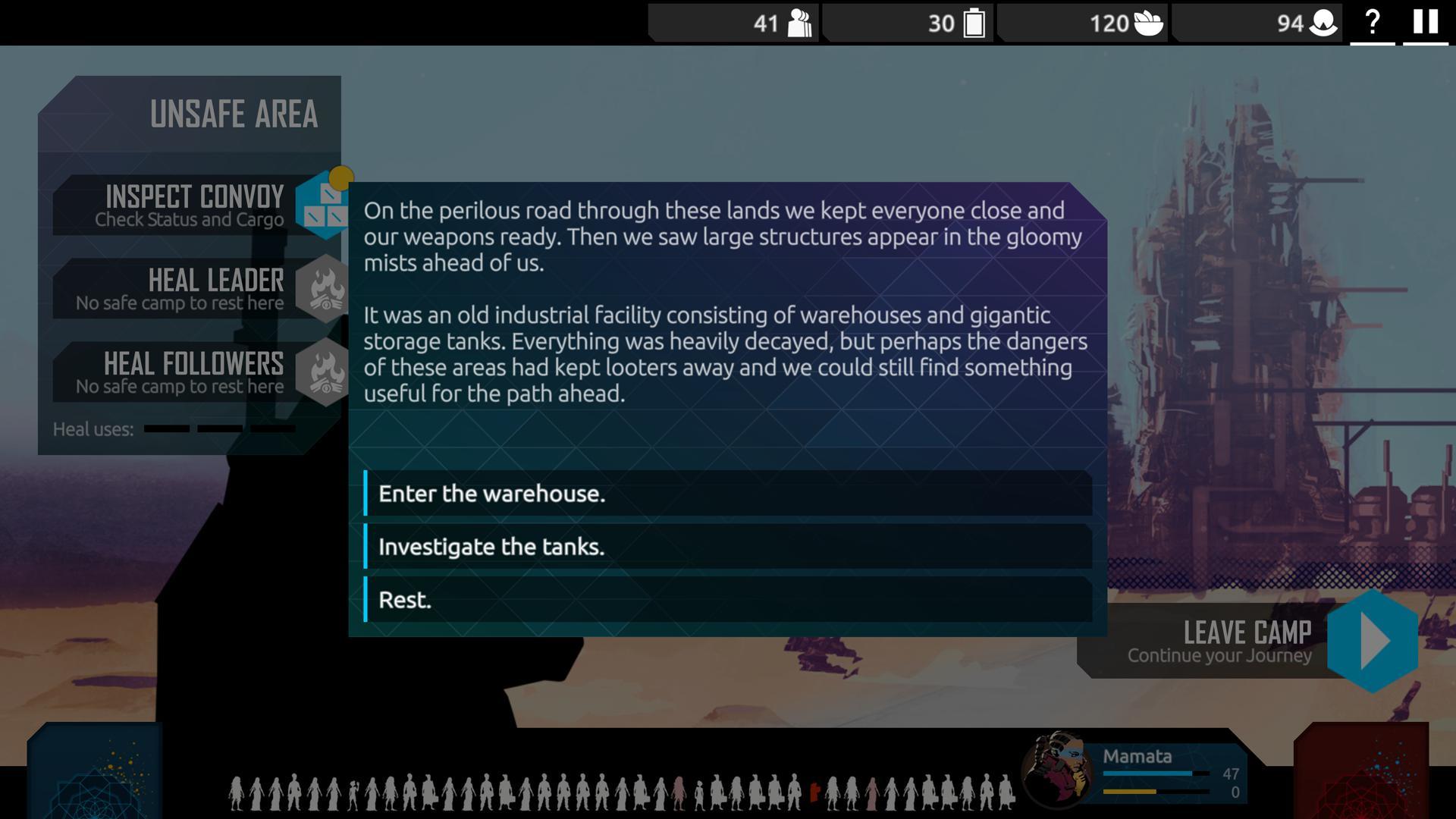1456x819 pixels.
Task: Open Inspect Convoy to check status and cargo
Action: click(x=193, y=205)
